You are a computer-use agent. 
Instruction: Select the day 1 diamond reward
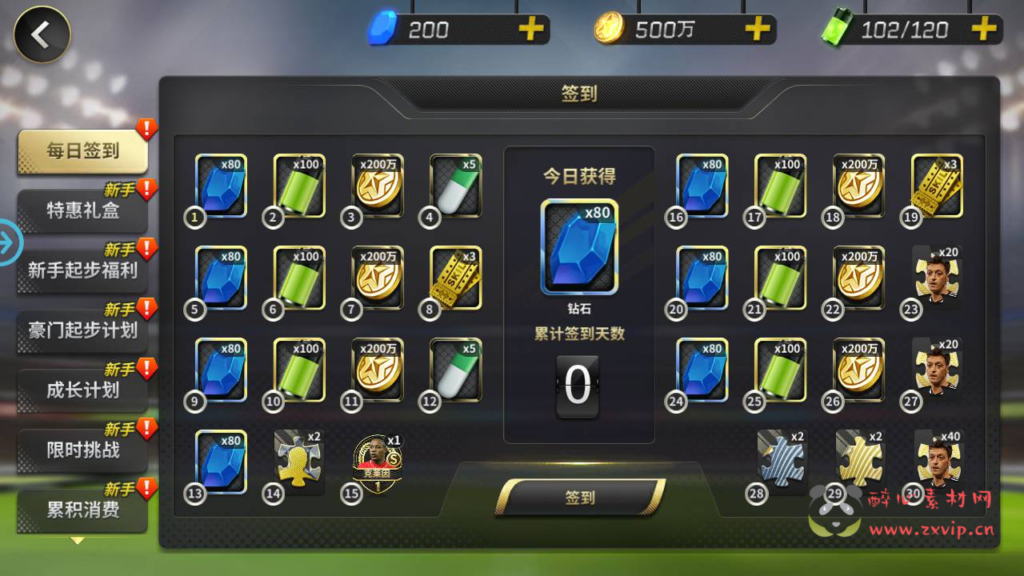[x=221, y=185]
